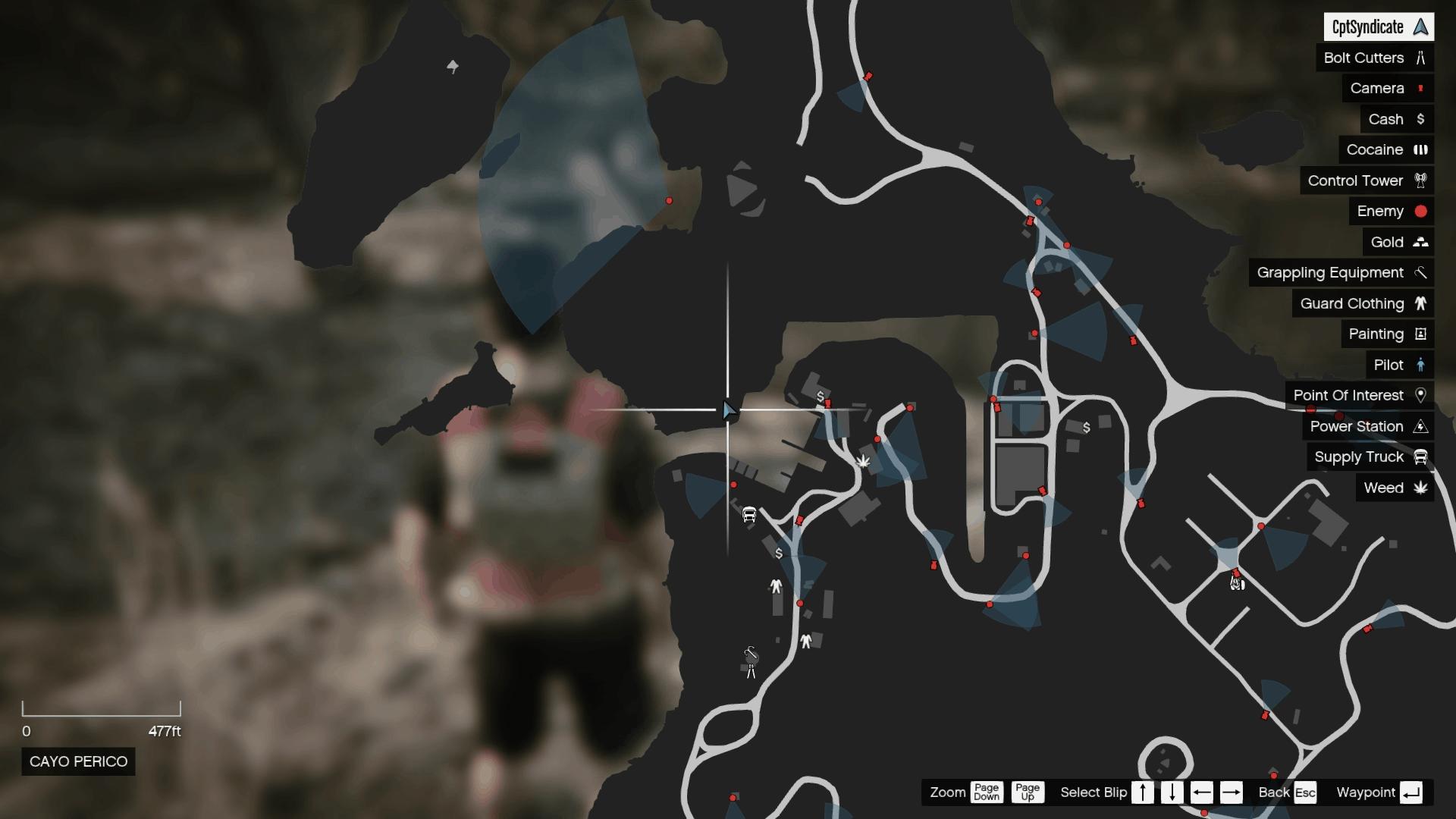
Task: Click the Back Esc button
Action: click(1306, 792)
